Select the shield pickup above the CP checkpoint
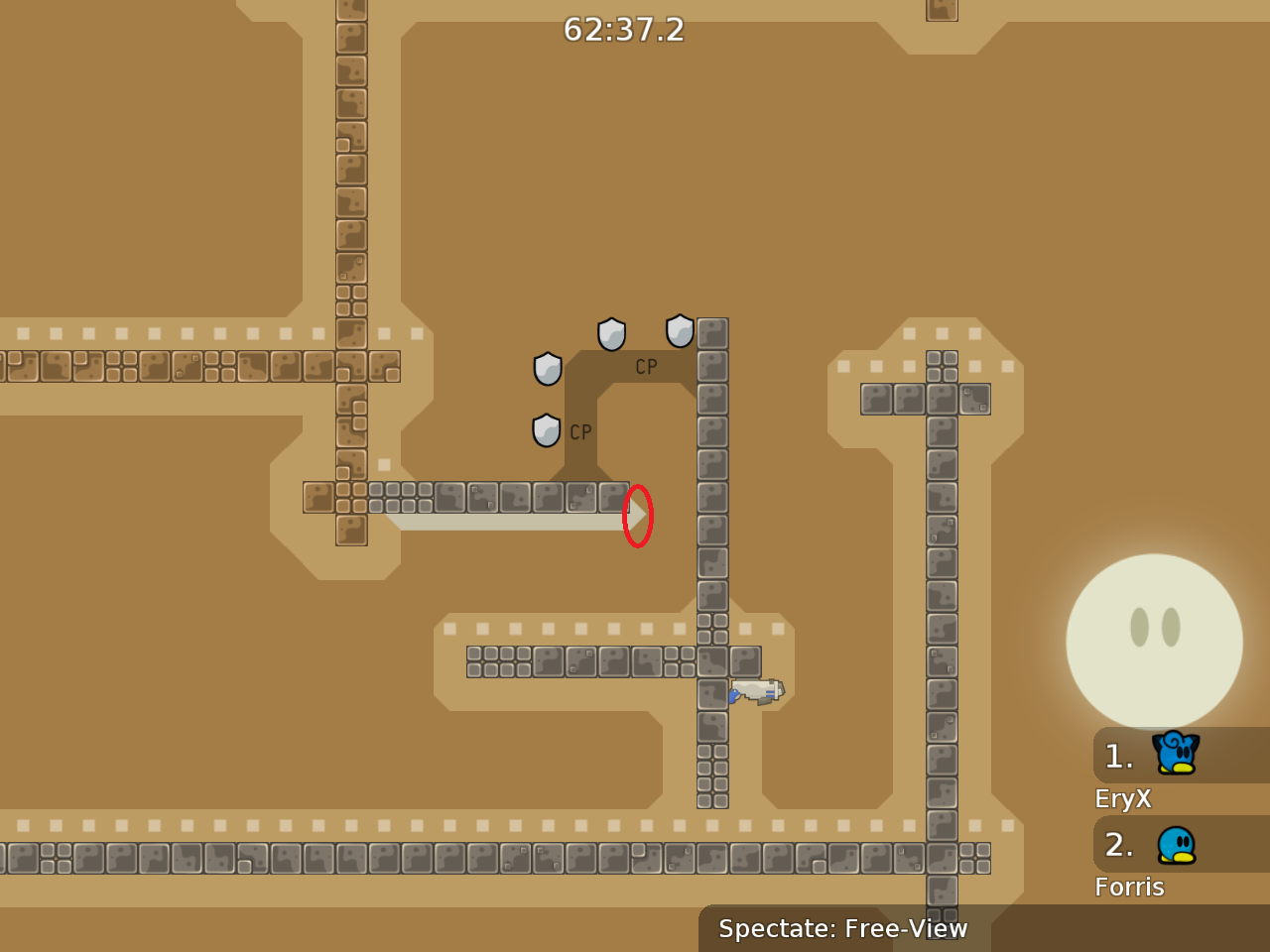Viewport: 1270px width, 952px height. 611,334
